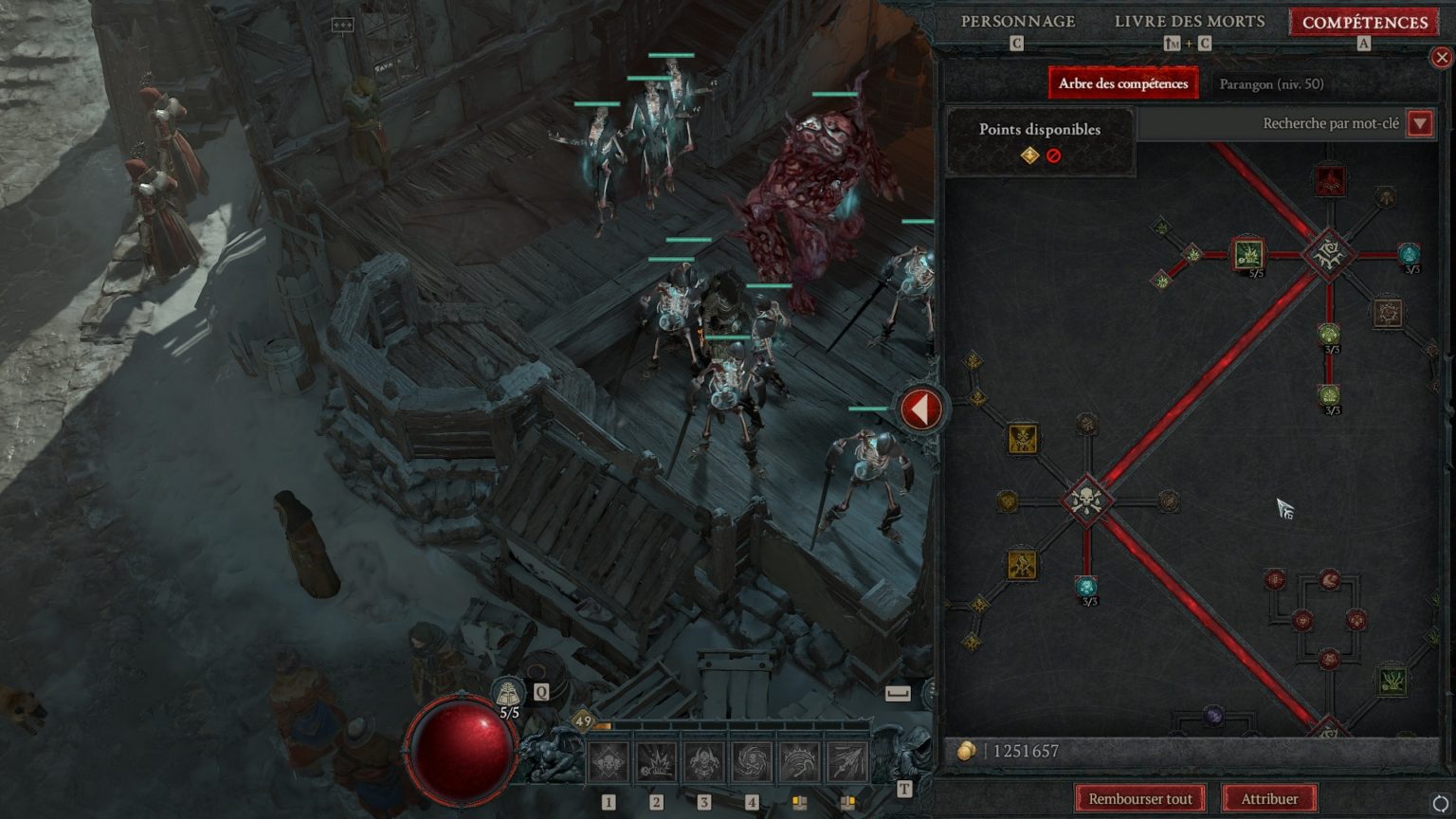The width and height of the screenshot is (1456, 819).
Task: Trigger the explosion skill in hotbar slot 2
Action: pyautogui.click(x=656, y=762)
